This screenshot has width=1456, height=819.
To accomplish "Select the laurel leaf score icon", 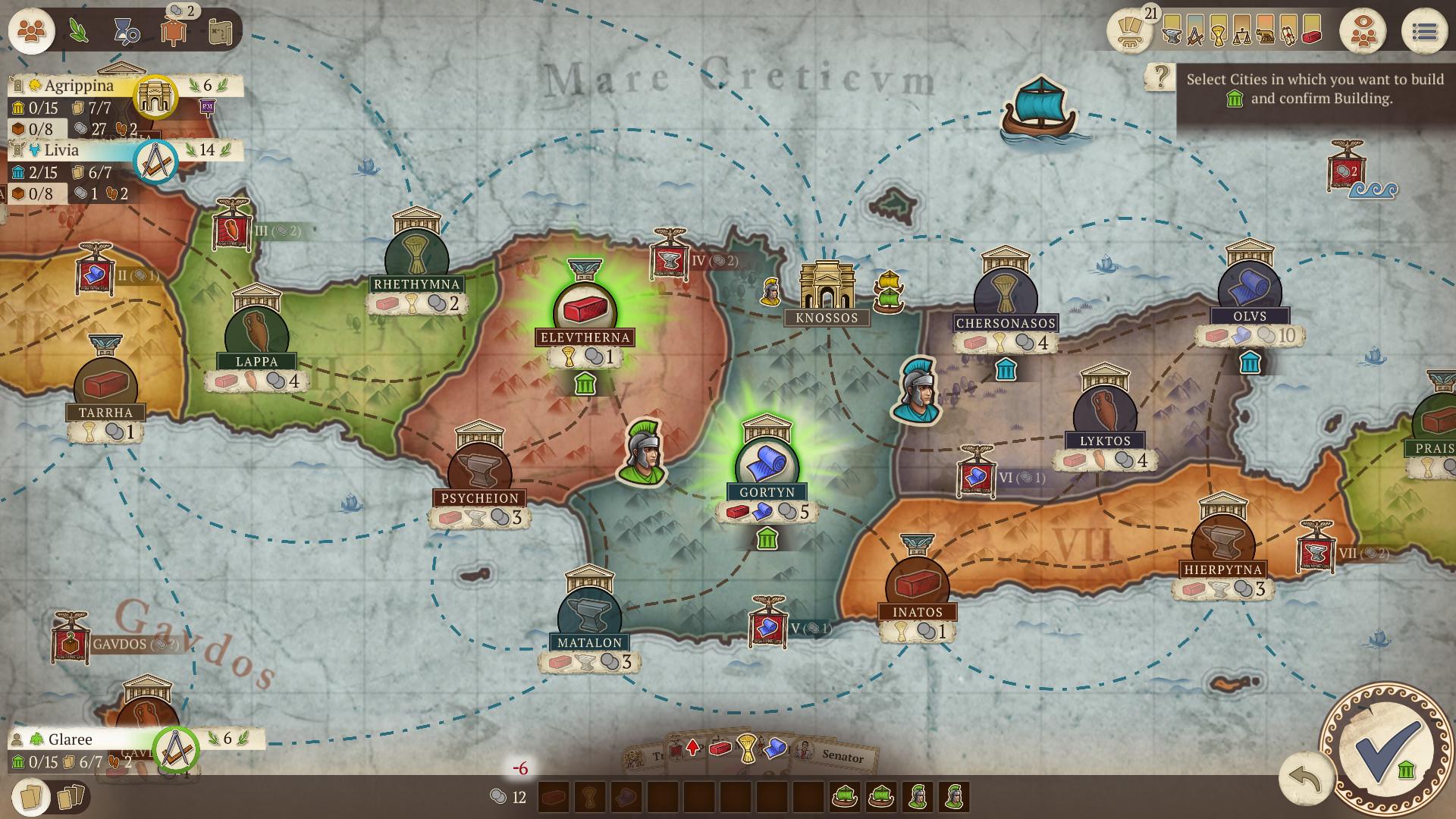I will point(78,30).
